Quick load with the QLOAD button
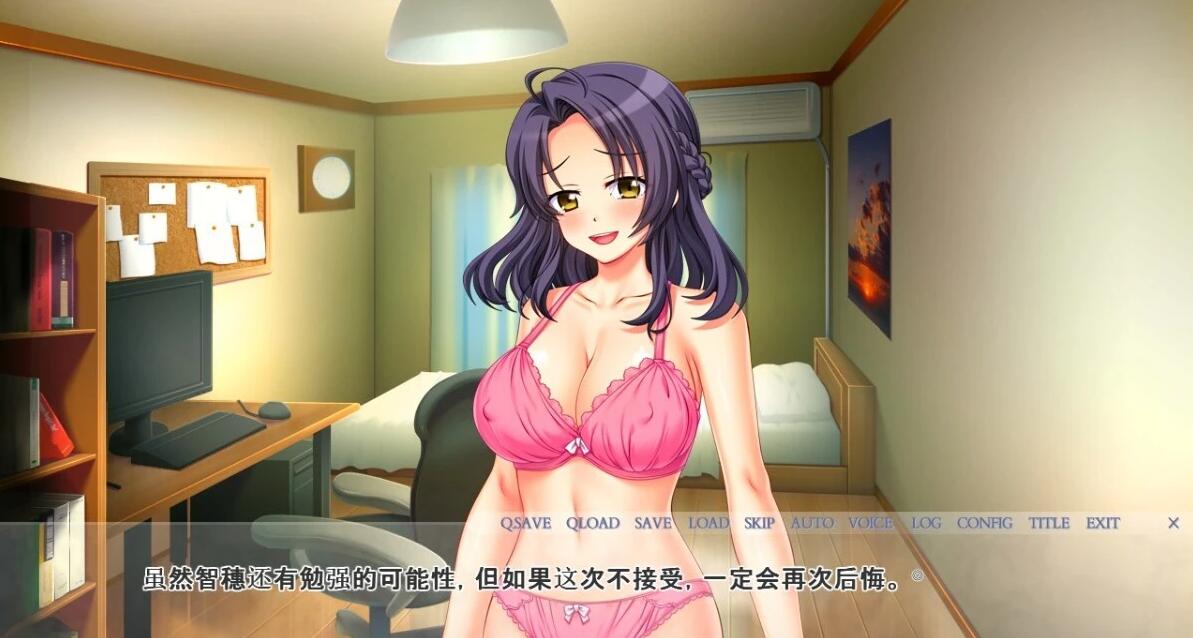 coord(592,523)
